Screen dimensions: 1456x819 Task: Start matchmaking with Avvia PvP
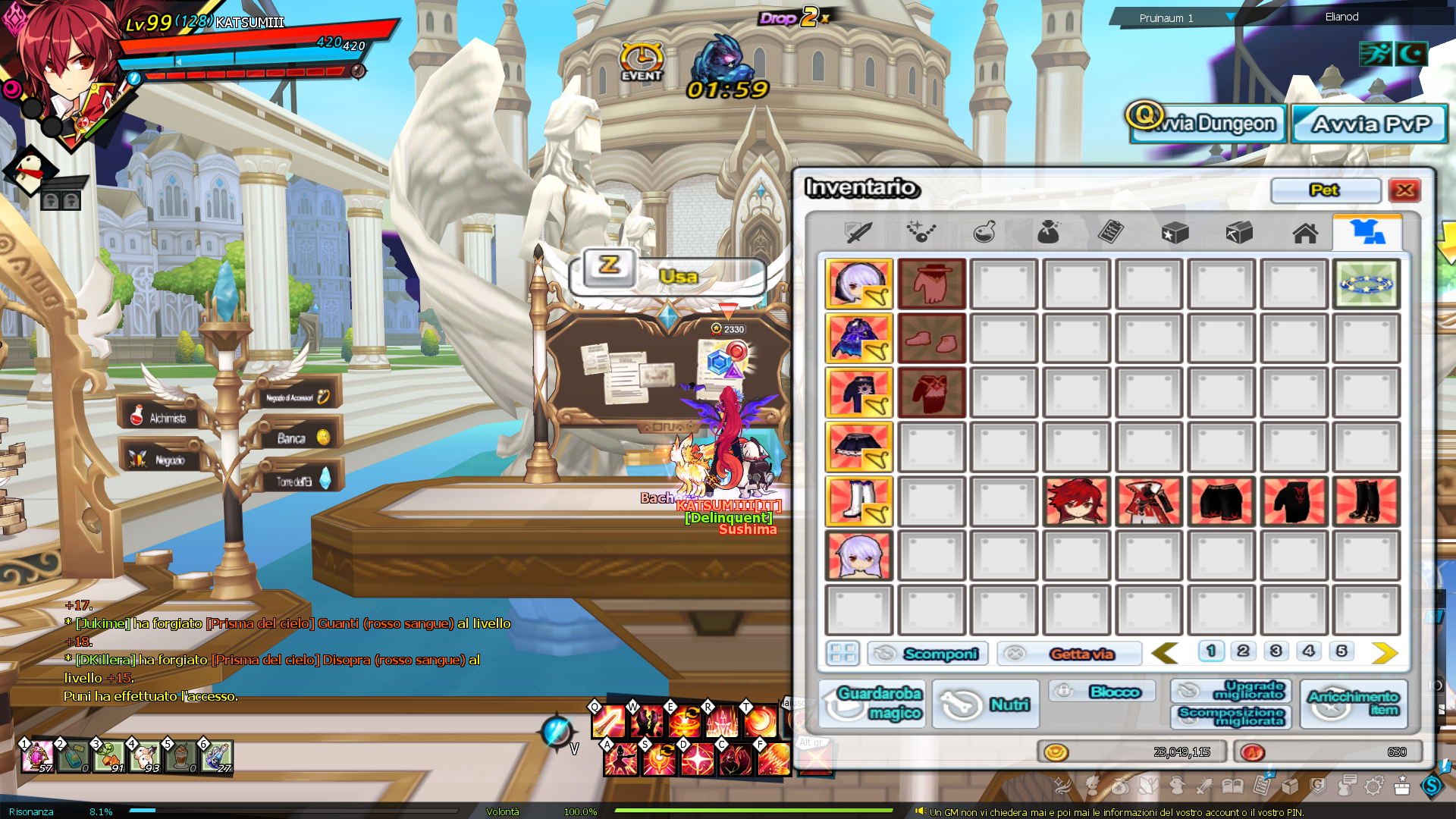point(1370,124)
